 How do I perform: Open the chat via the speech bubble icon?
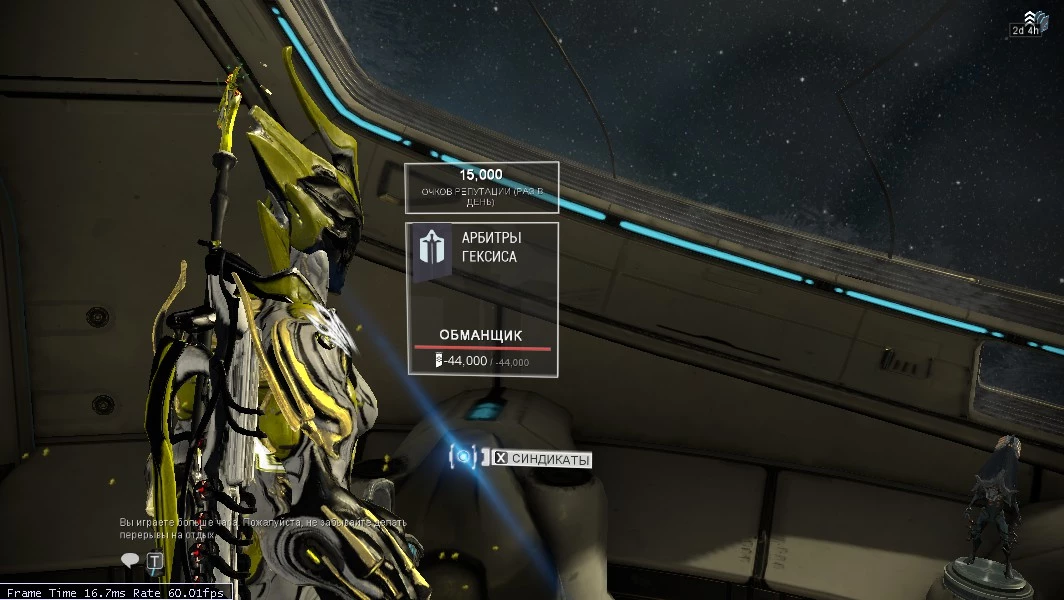pos(129,561)
